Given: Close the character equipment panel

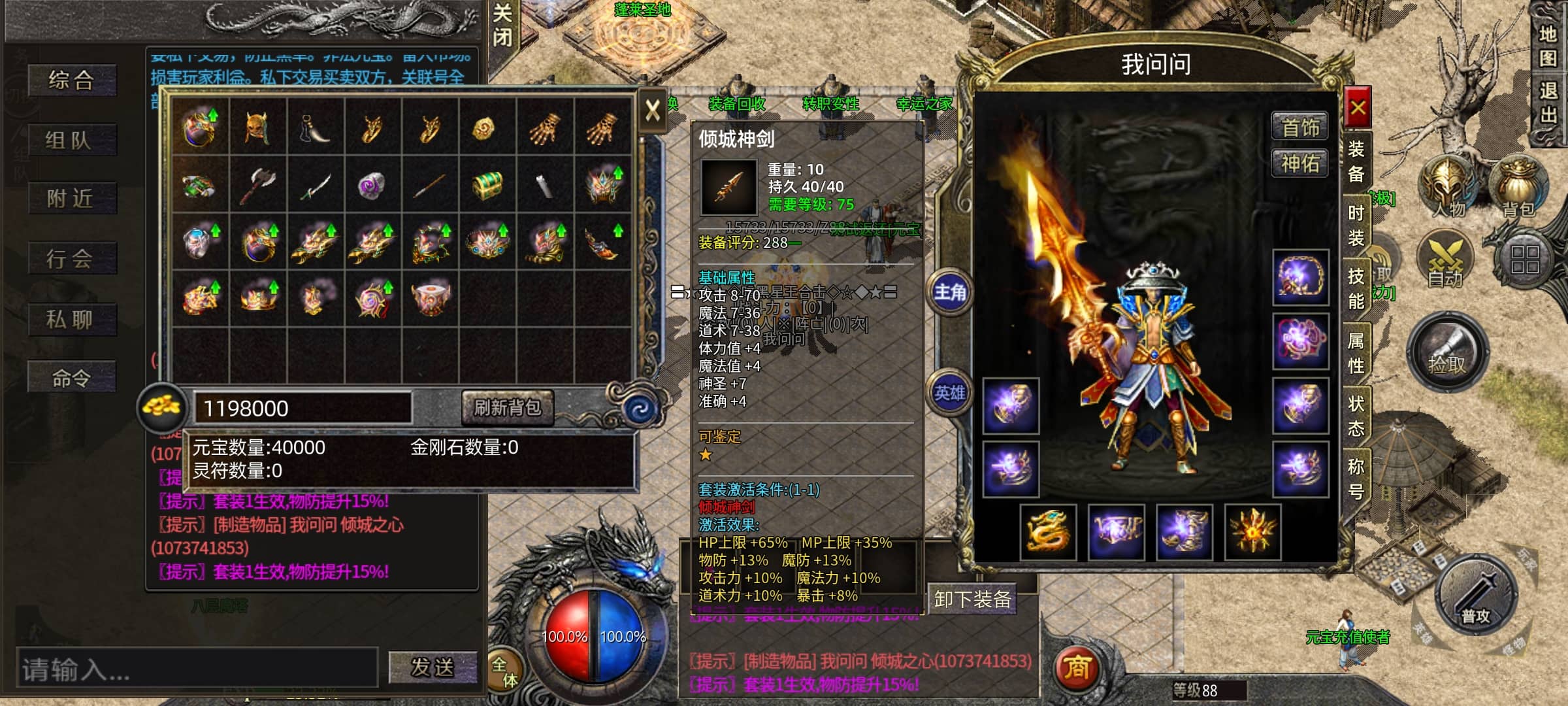Looking at the screenshot, I should (x=1358, y=108).
